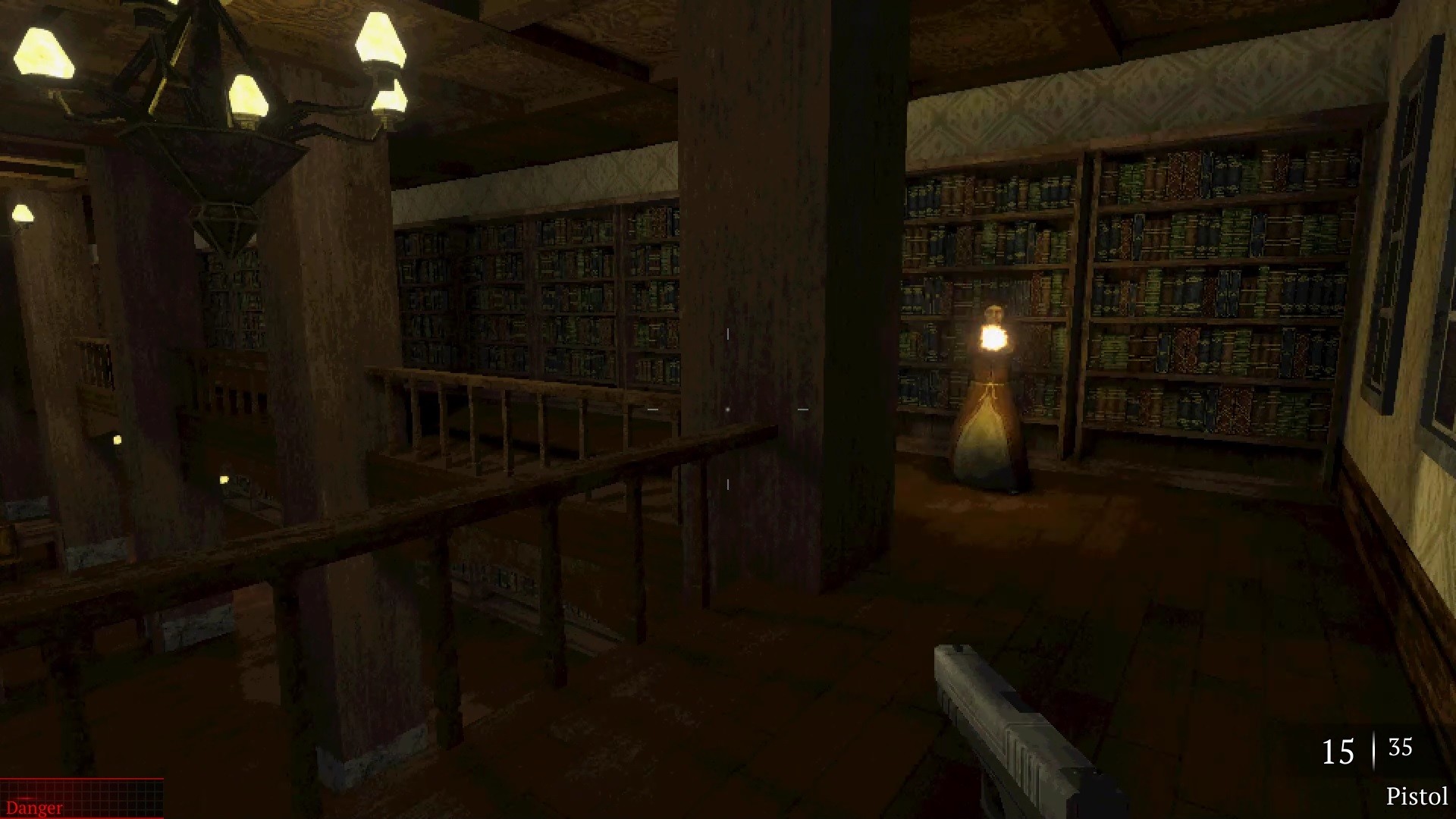Click the right crosshair tick mark
The image size is (1456, 819).
802,409
